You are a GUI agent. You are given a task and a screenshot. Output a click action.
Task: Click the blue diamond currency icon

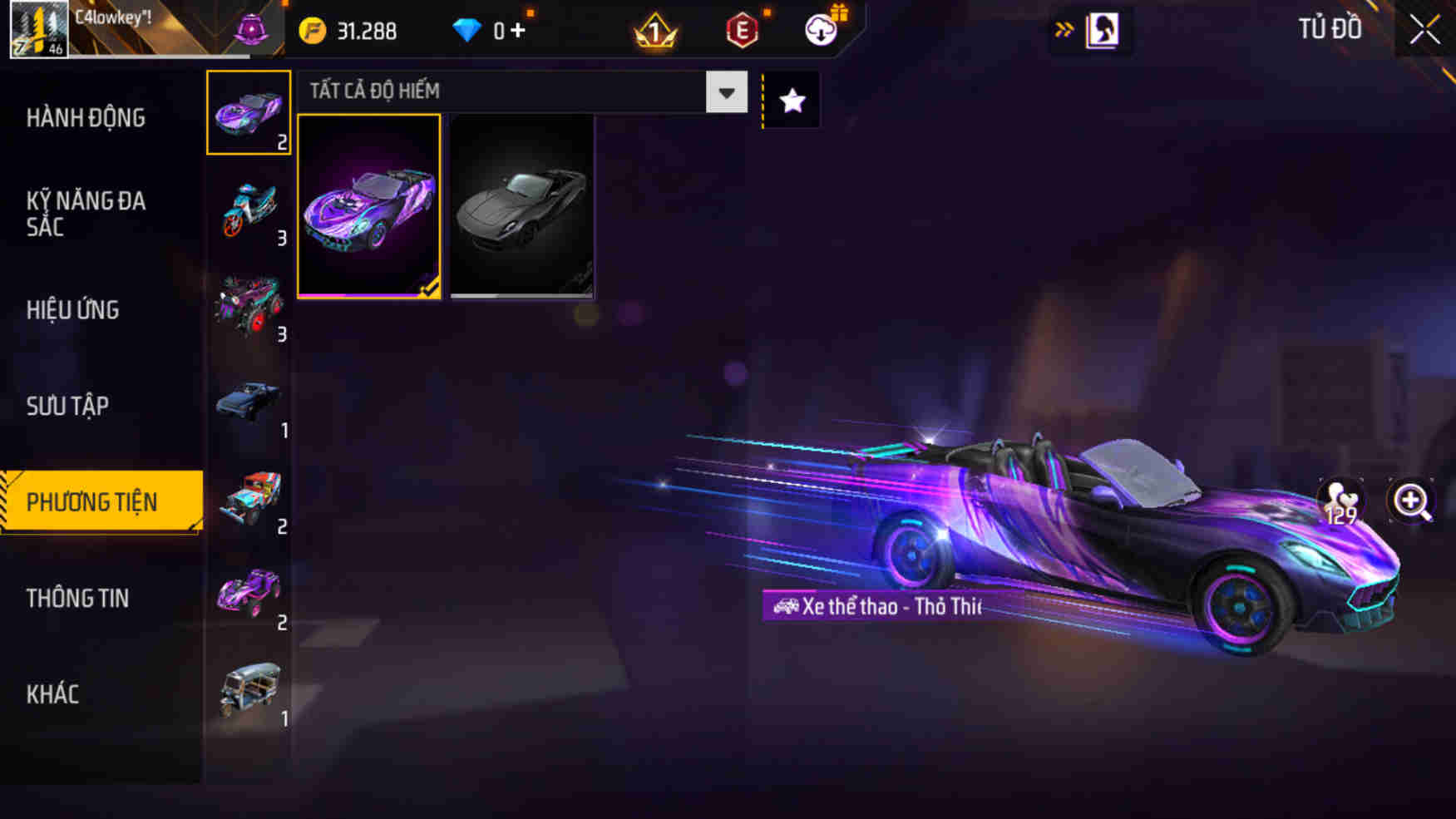click(x=470, y=29)
